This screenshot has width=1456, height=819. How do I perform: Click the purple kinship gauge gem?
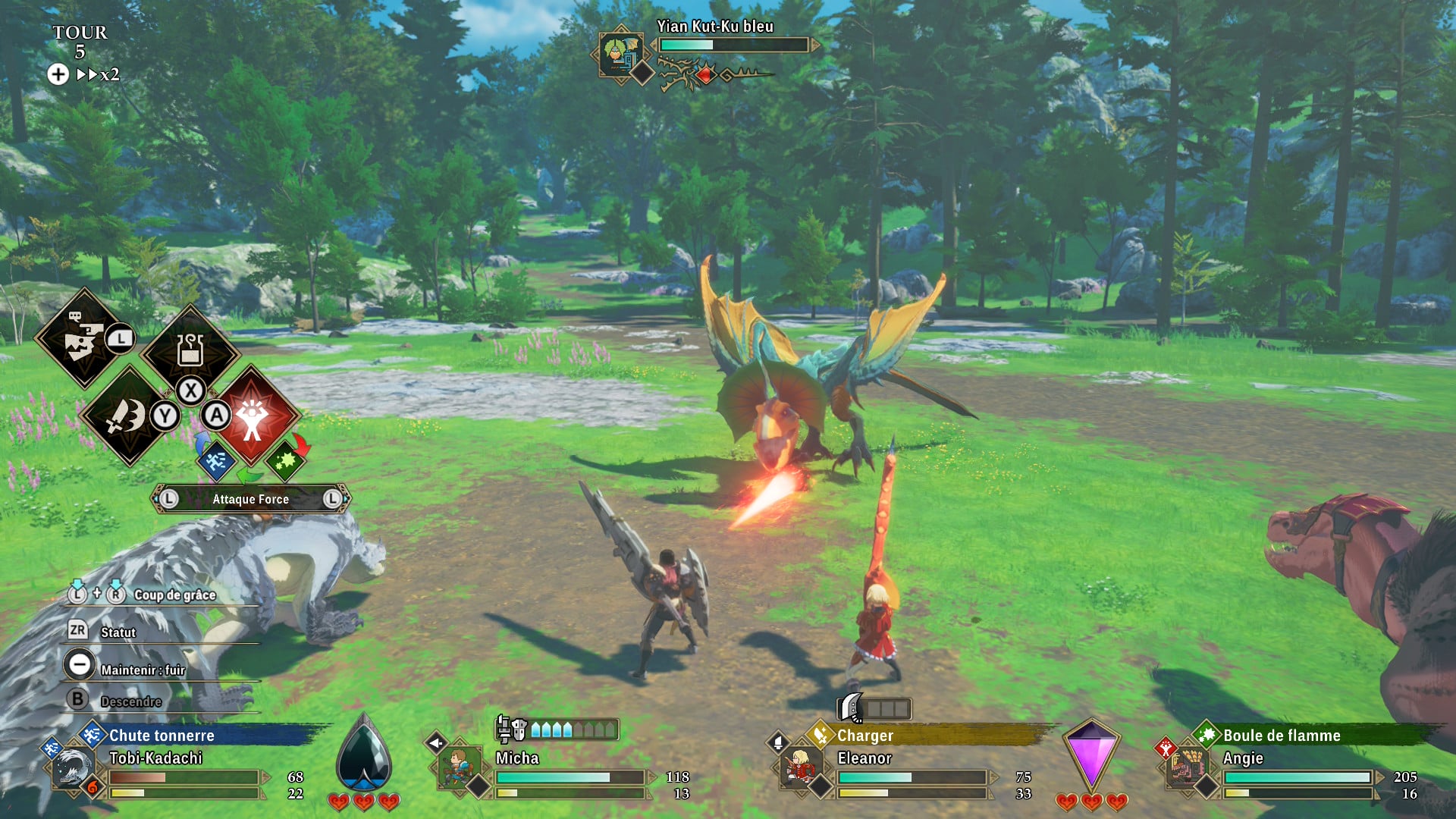[x=1090, y=755]
